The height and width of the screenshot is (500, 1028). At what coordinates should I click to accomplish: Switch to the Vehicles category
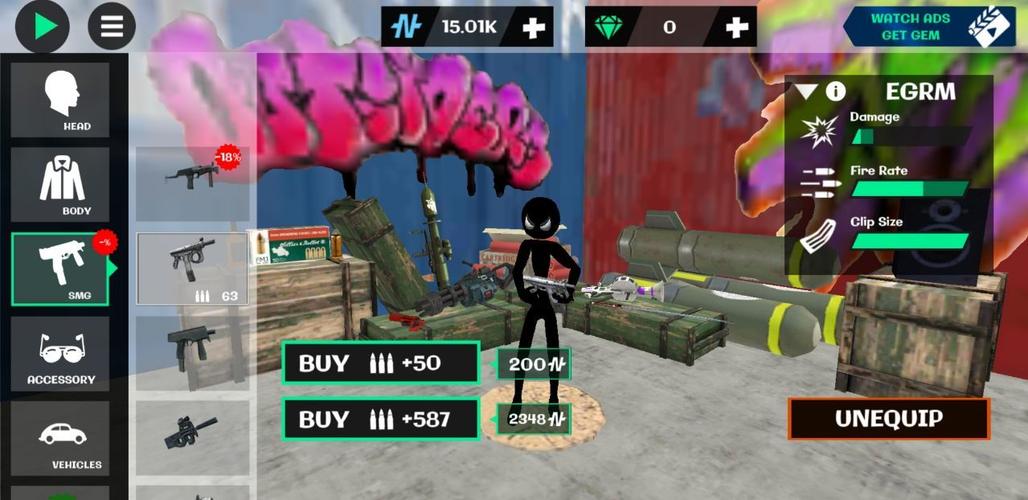point(60,439)
